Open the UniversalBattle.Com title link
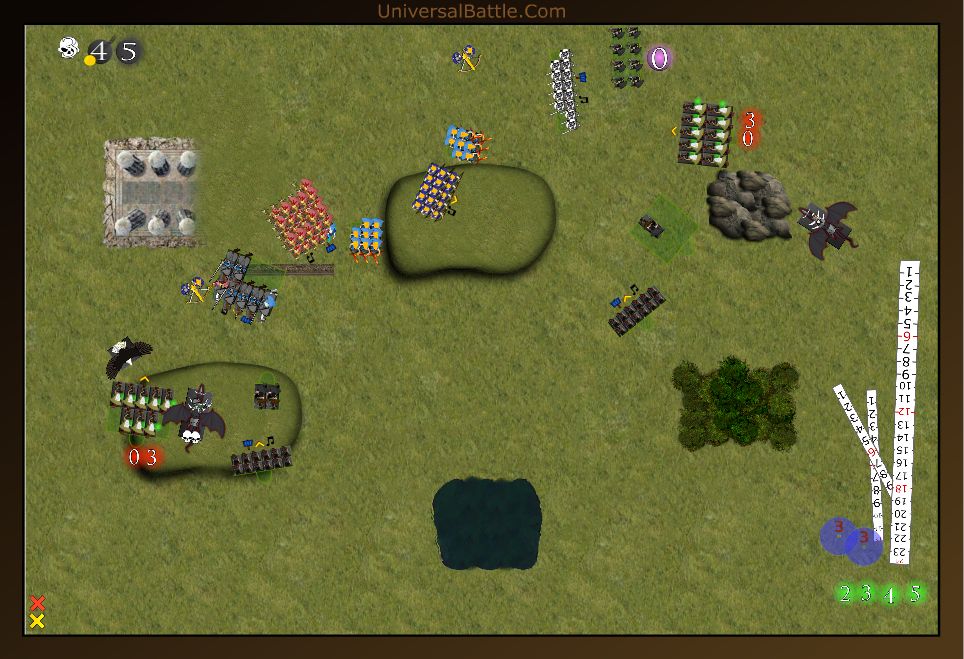 point(471,11)
